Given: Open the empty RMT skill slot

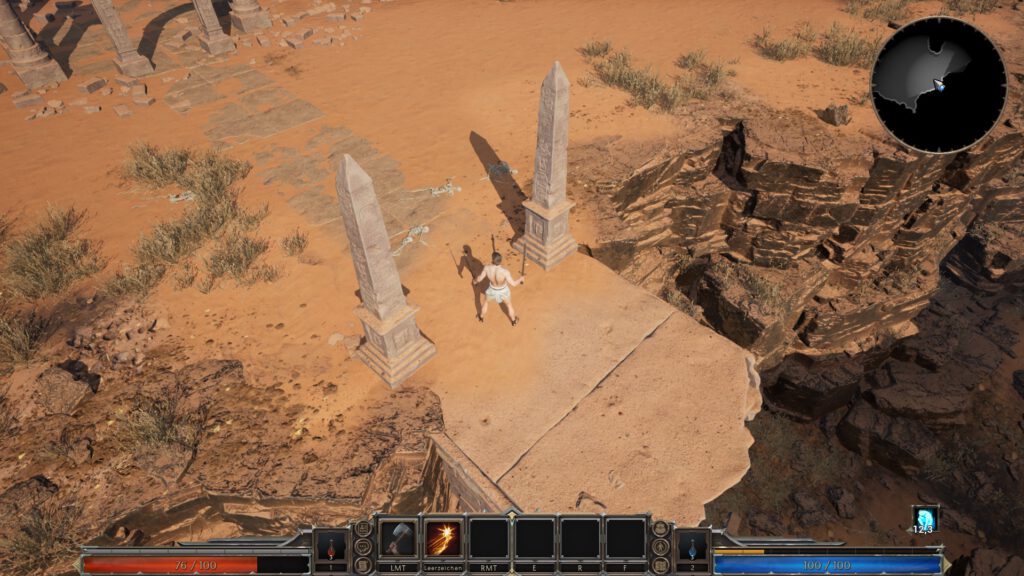Looking at the screenshot, I should tap(488, 539).
